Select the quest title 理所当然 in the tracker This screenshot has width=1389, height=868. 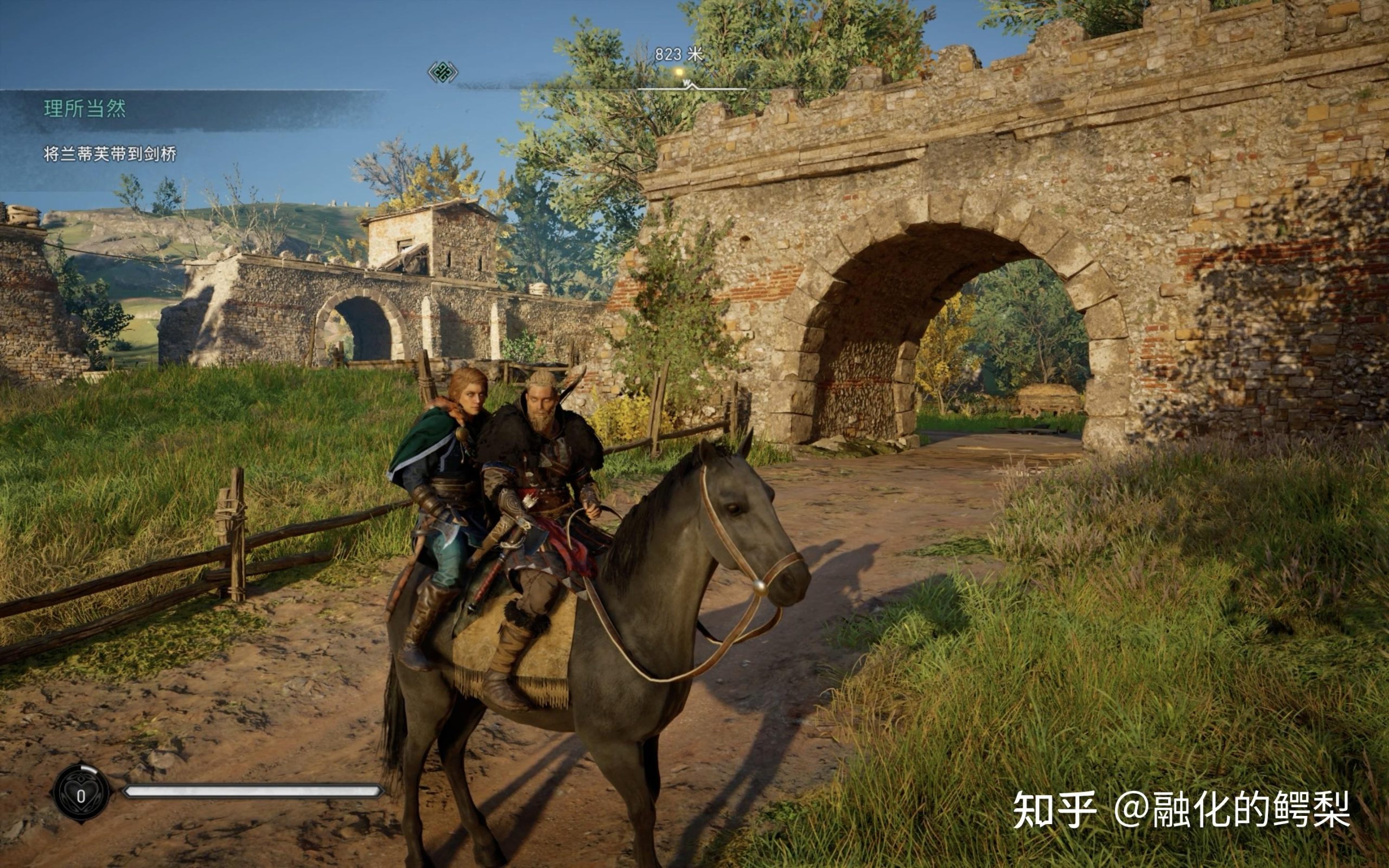click(x=85, y=108)
